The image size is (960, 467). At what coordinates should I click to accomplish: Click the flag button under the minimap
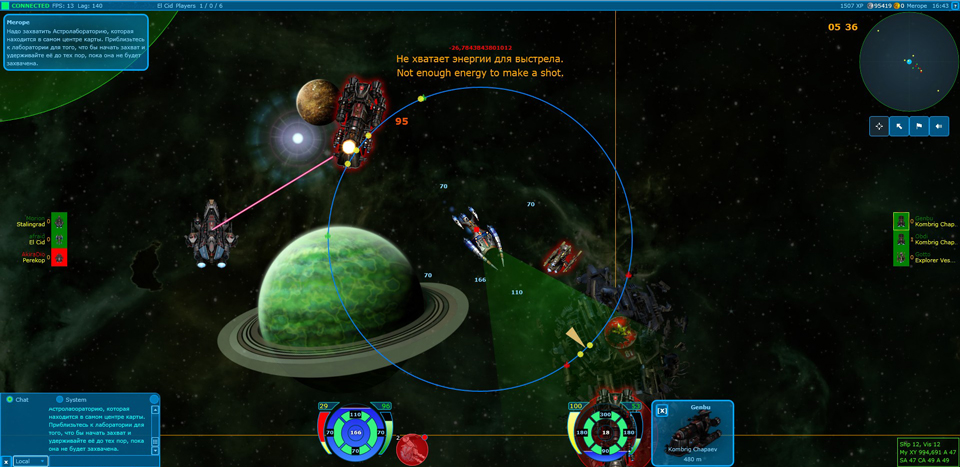919,126
